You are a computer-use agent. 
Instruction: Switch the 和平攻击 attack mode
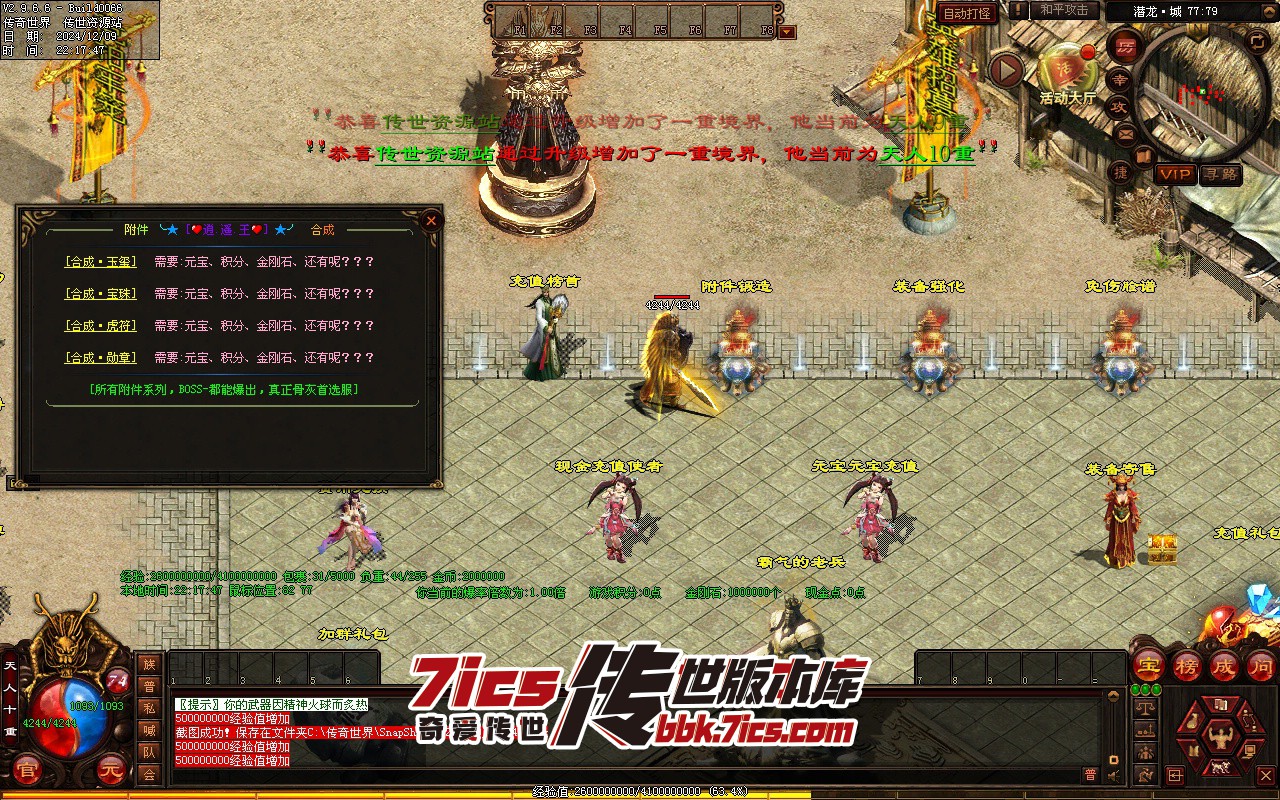1063,10
